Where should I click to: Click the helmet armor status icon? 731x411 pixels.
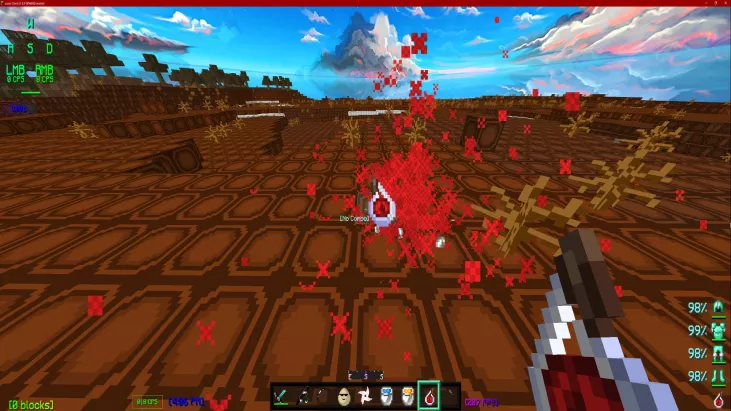pyautogui.click(x=717, y=308)
